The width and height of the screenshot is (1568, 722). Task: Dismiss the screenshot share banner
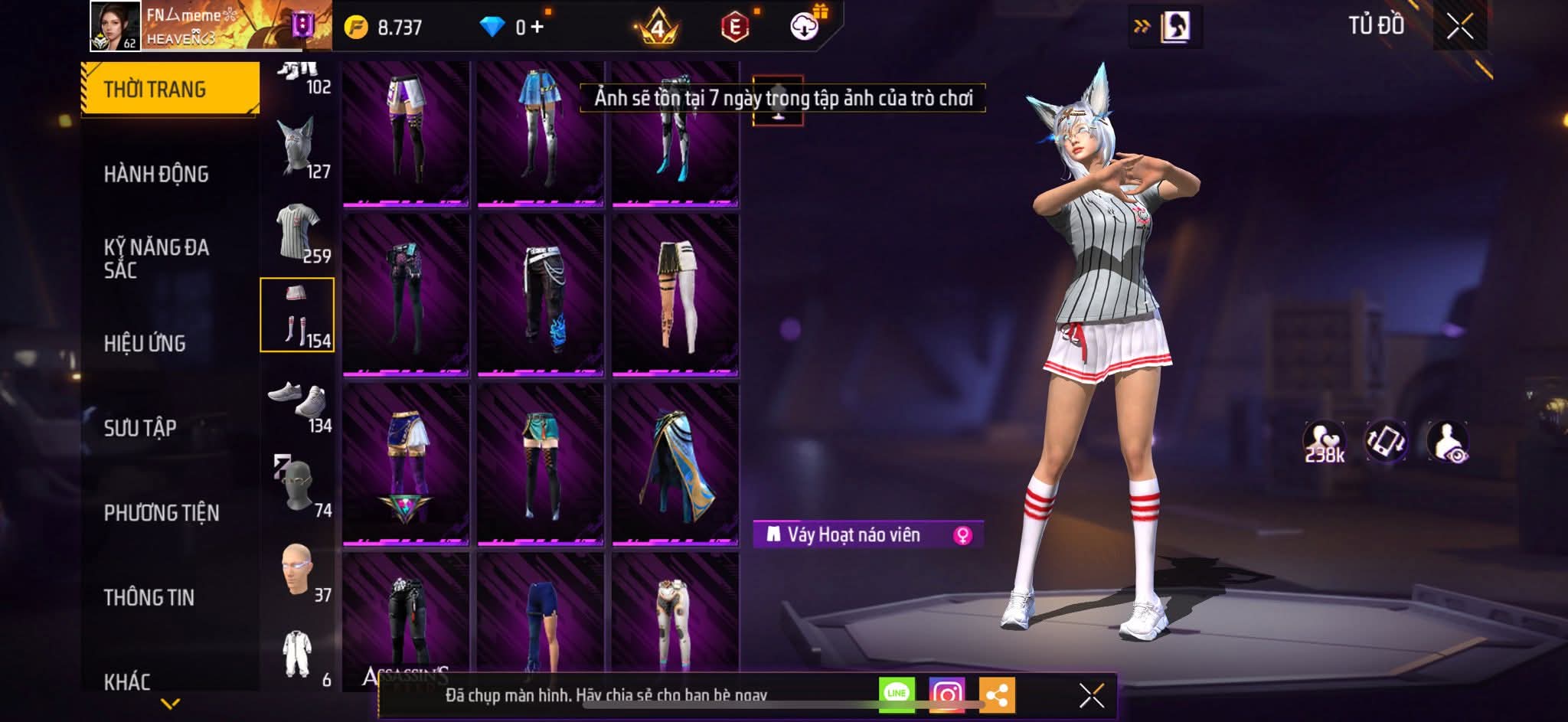click(1091, 695)
